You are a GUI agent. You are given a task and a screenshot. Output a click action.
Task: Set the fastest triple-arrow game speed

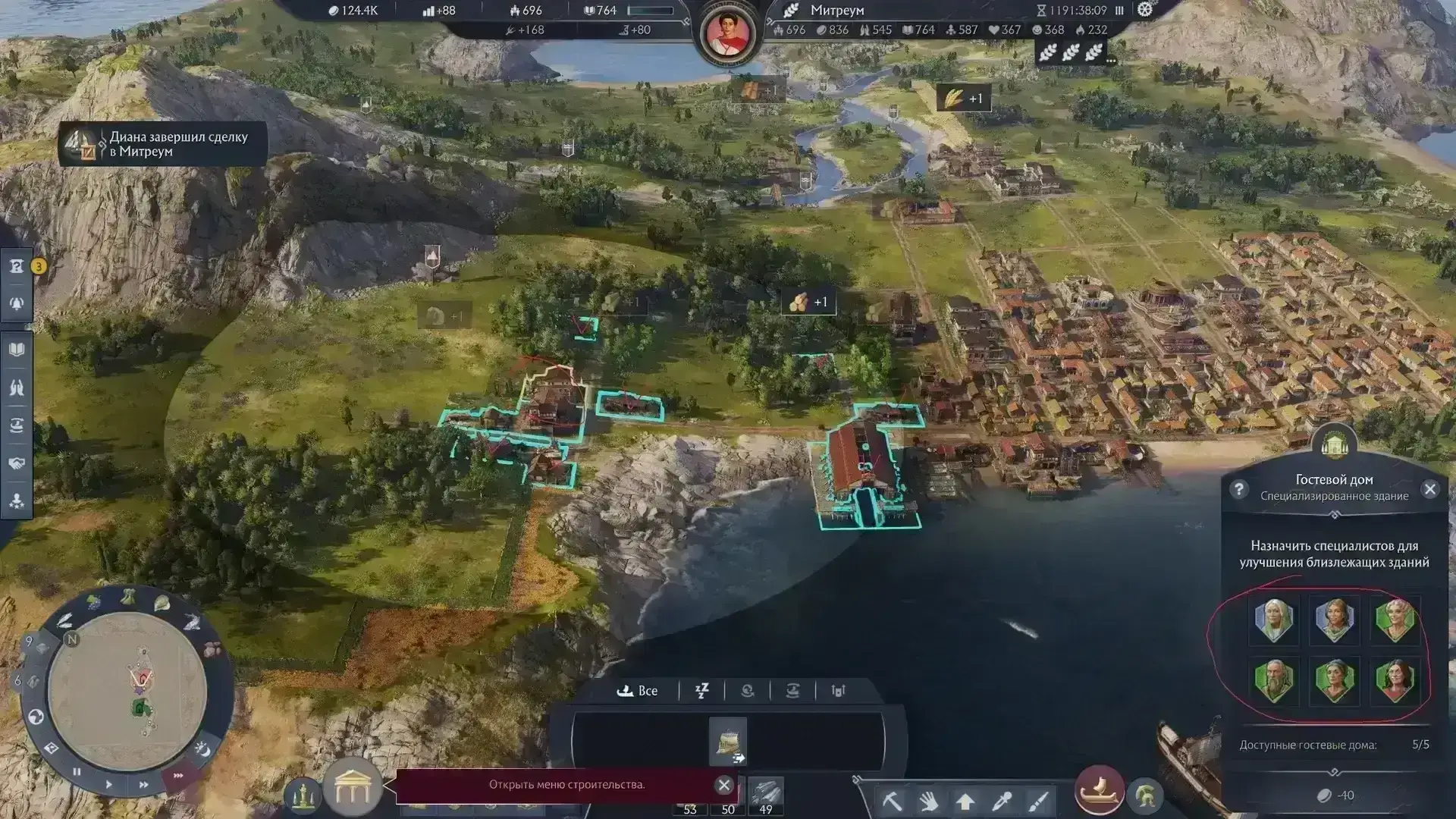pos(179,776)
